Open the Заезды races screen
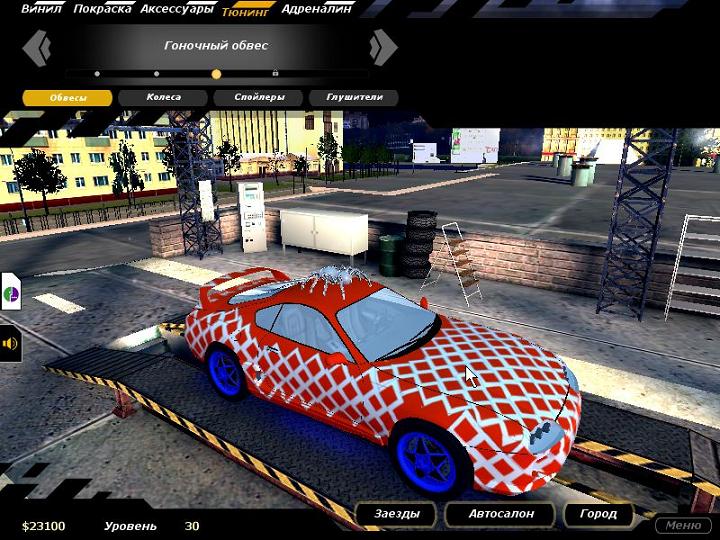Viewport: 720px width, 540px height. pos(397,514)
